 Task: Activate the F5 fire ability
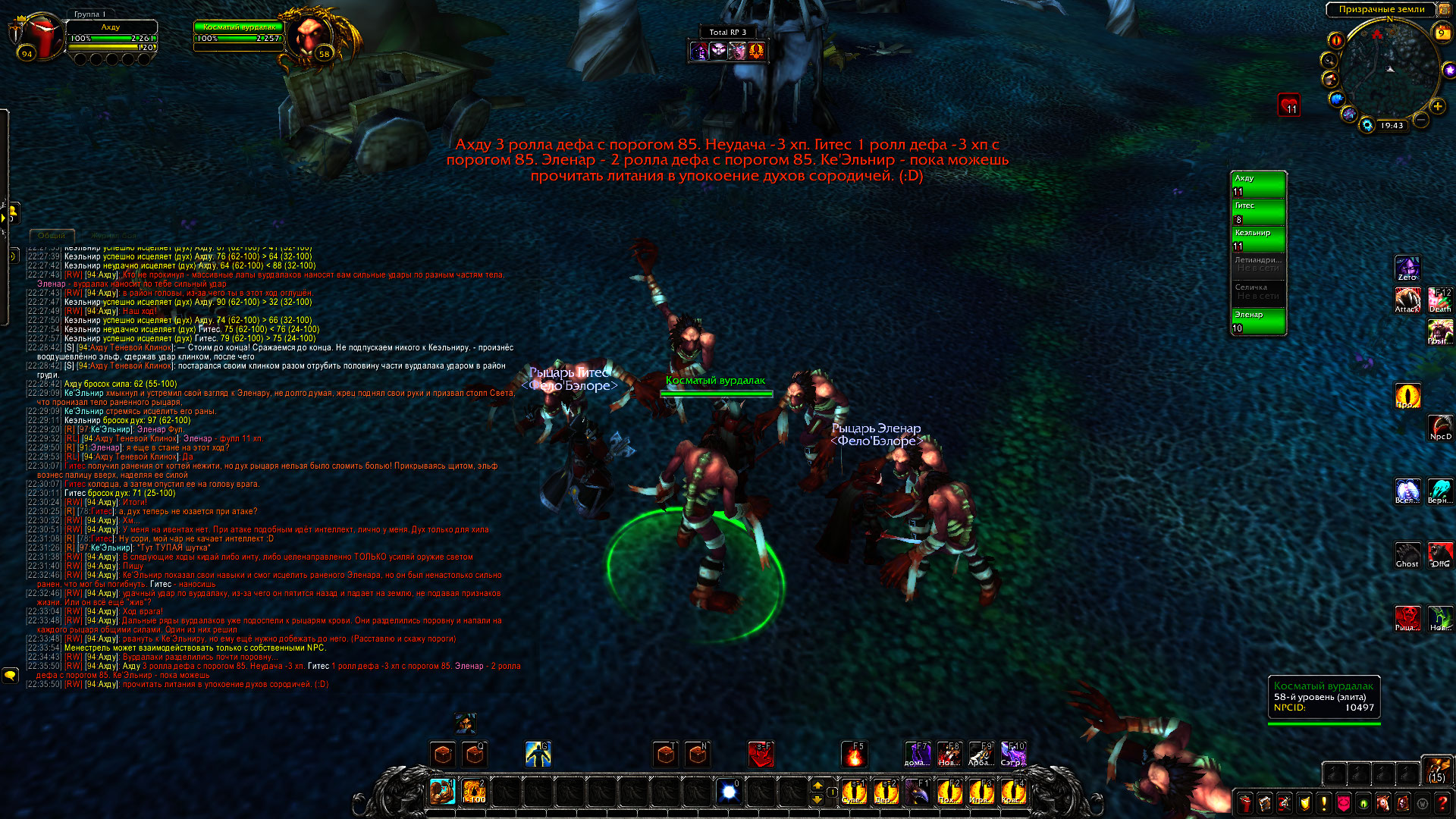855,755
